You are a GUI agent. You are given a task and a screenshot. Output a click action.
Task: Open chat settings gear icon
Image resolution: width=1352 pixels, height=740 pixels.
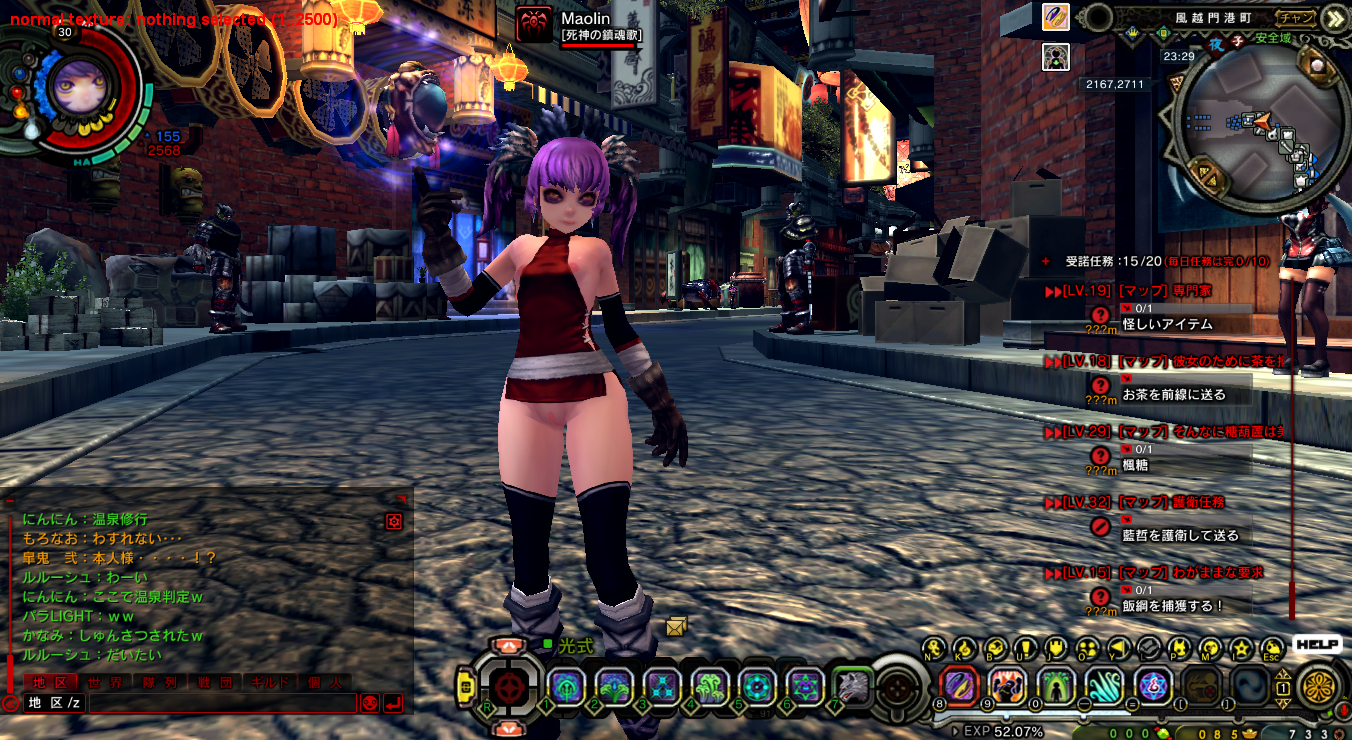coord(394,521)
